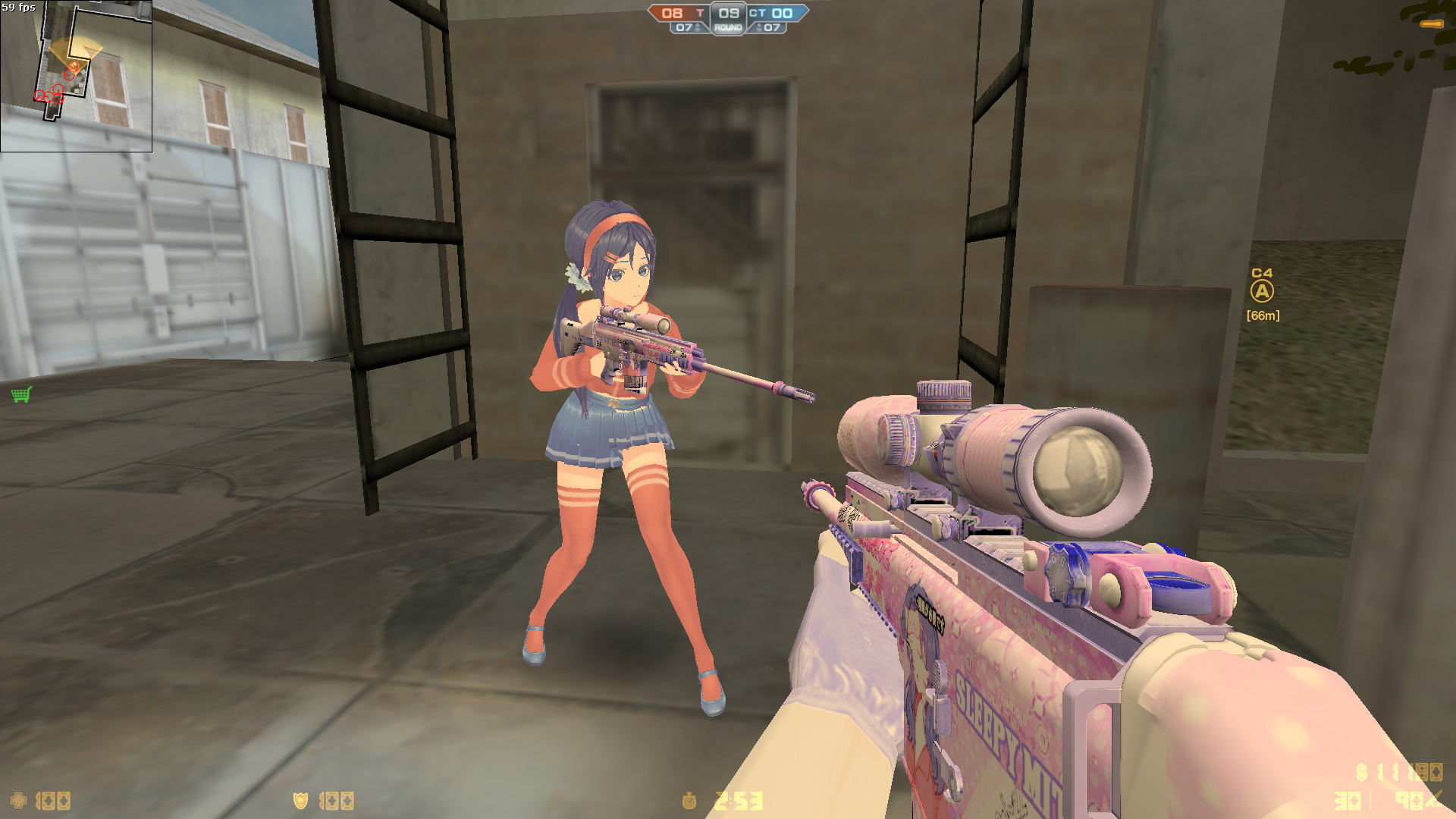Click the T player-count icon under Terrorist score
Viewport: 1456px width, 819px height.
[x=698, y=28]
